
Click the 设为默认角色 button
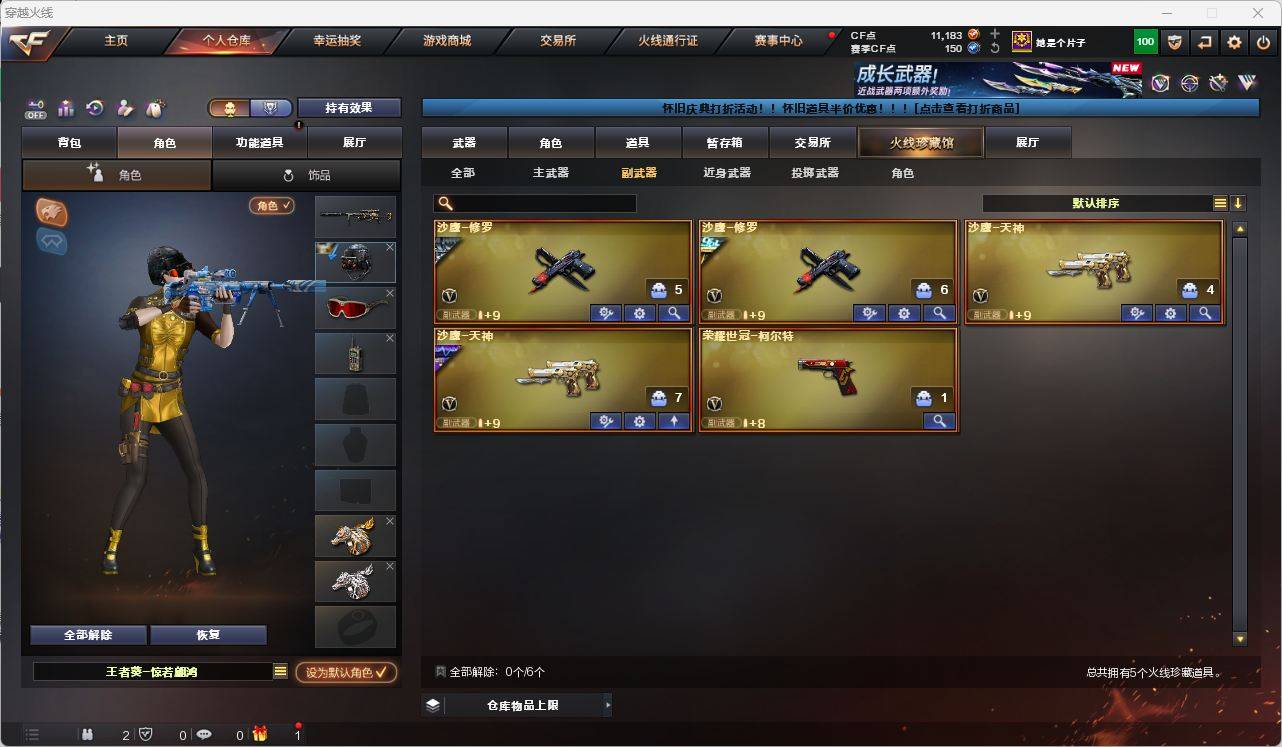tap(346, 673)
